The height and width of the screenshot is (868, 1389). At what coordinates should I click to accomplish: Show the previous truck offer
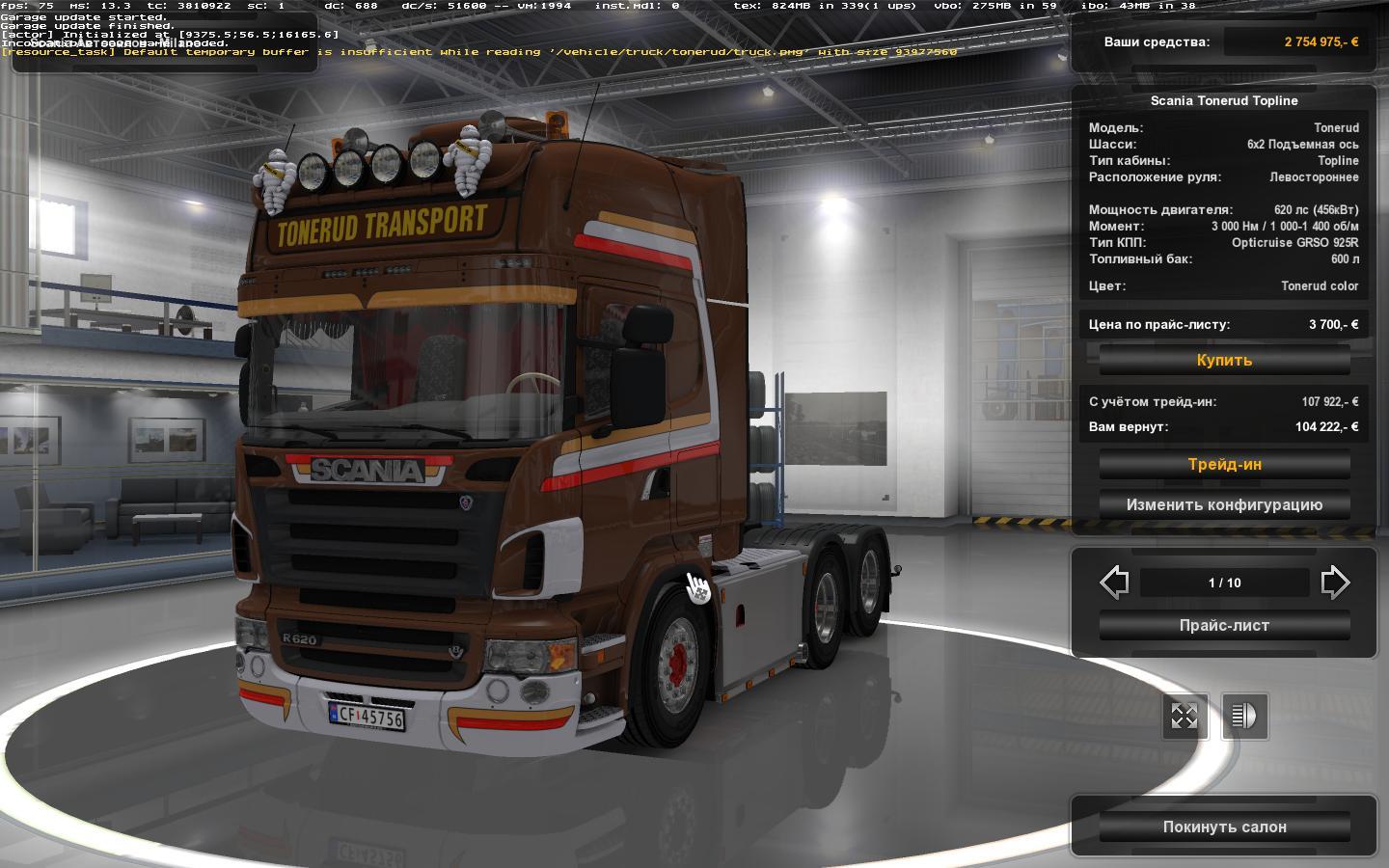1114,583
